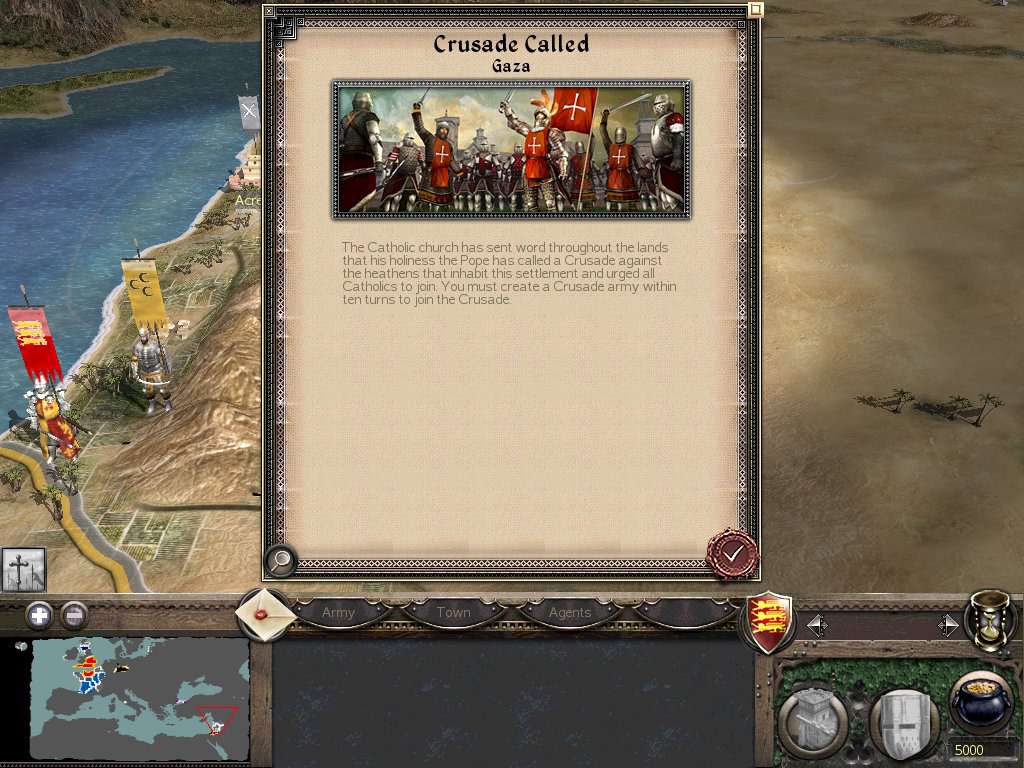Select the next item with the right arrow
This screenshot has width=1024, height=768.
(947, 626)
